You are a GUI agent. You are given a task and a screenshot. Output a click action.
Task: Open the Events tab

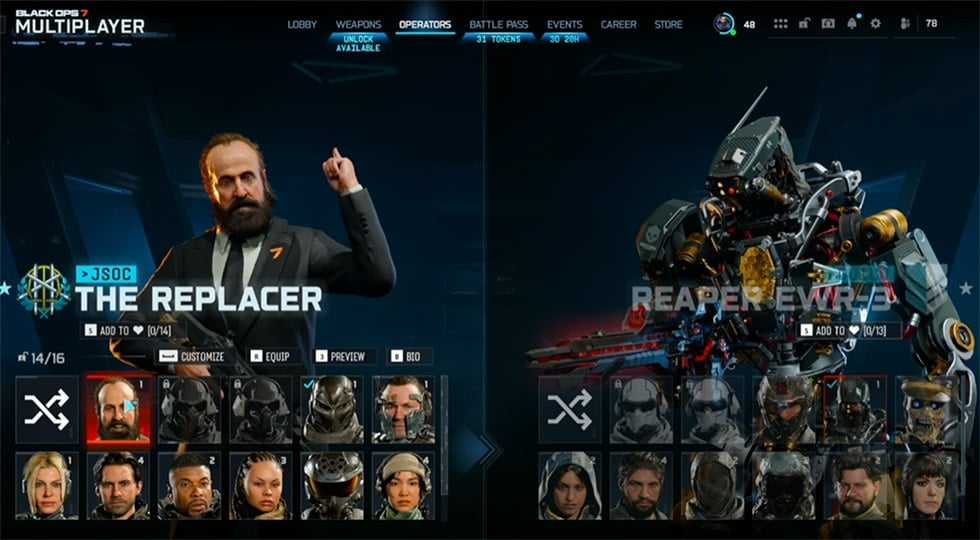point(564,24)
